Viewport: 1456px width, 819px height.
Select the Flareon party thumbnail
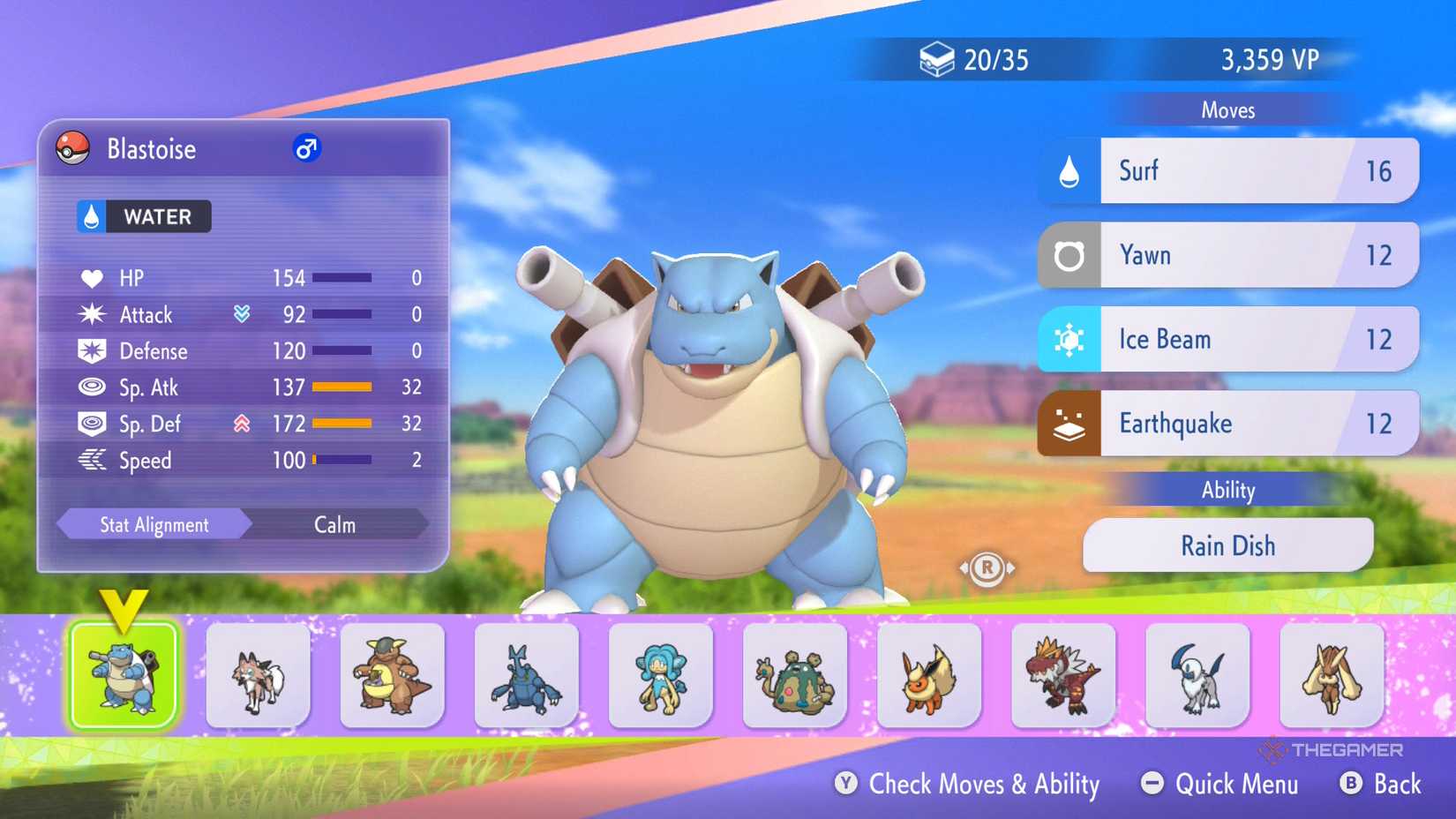click(x=928, y=677)
